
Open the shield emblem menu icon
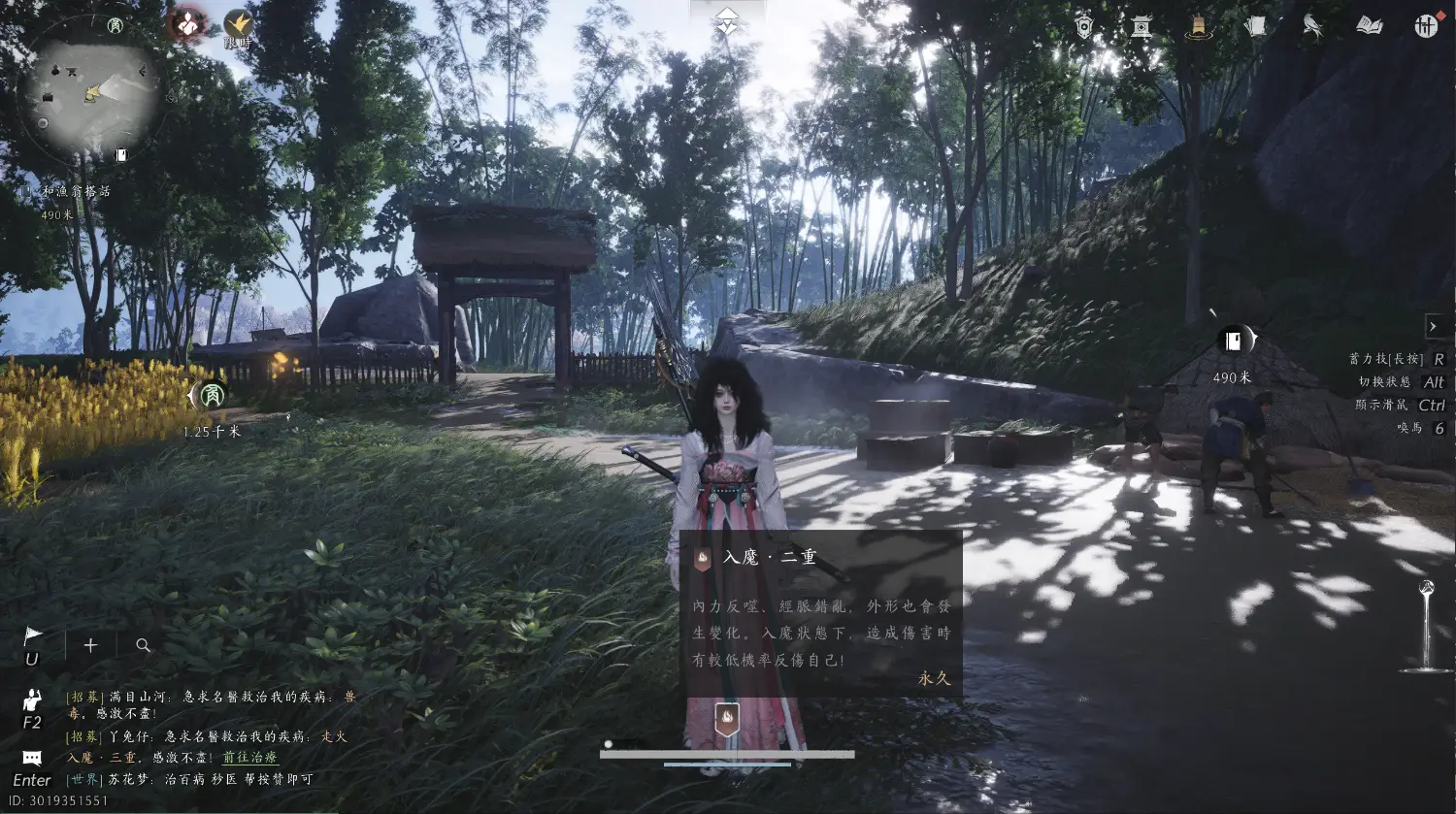click(x=1084, y=26)
